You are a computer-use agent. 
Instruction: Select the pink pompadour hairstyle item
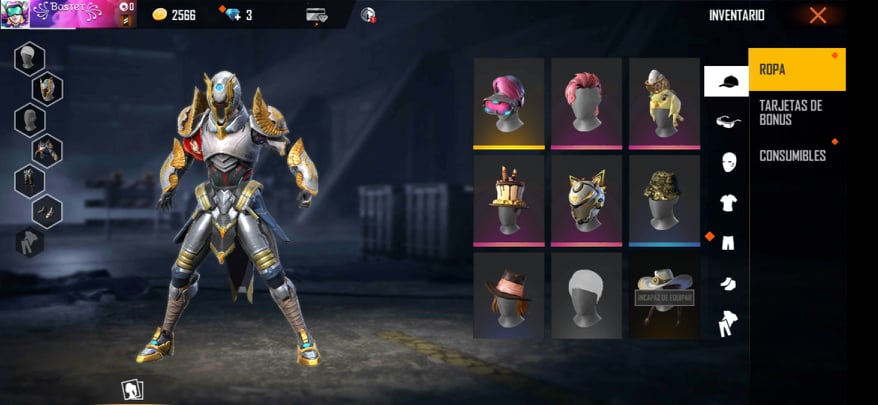point(587,102)
